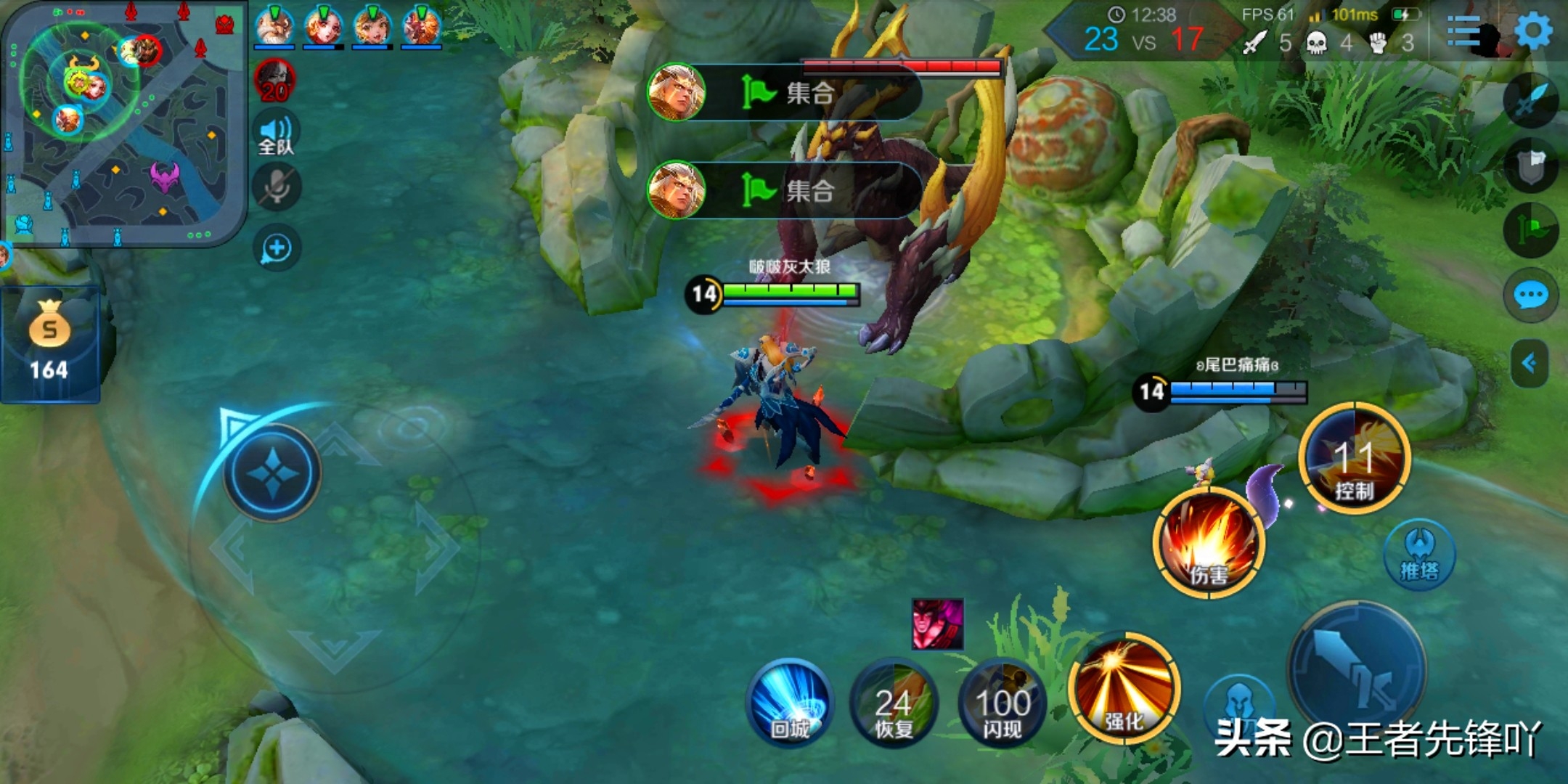
Task: Show the scoreboard list
Action: coord(1463,32)
